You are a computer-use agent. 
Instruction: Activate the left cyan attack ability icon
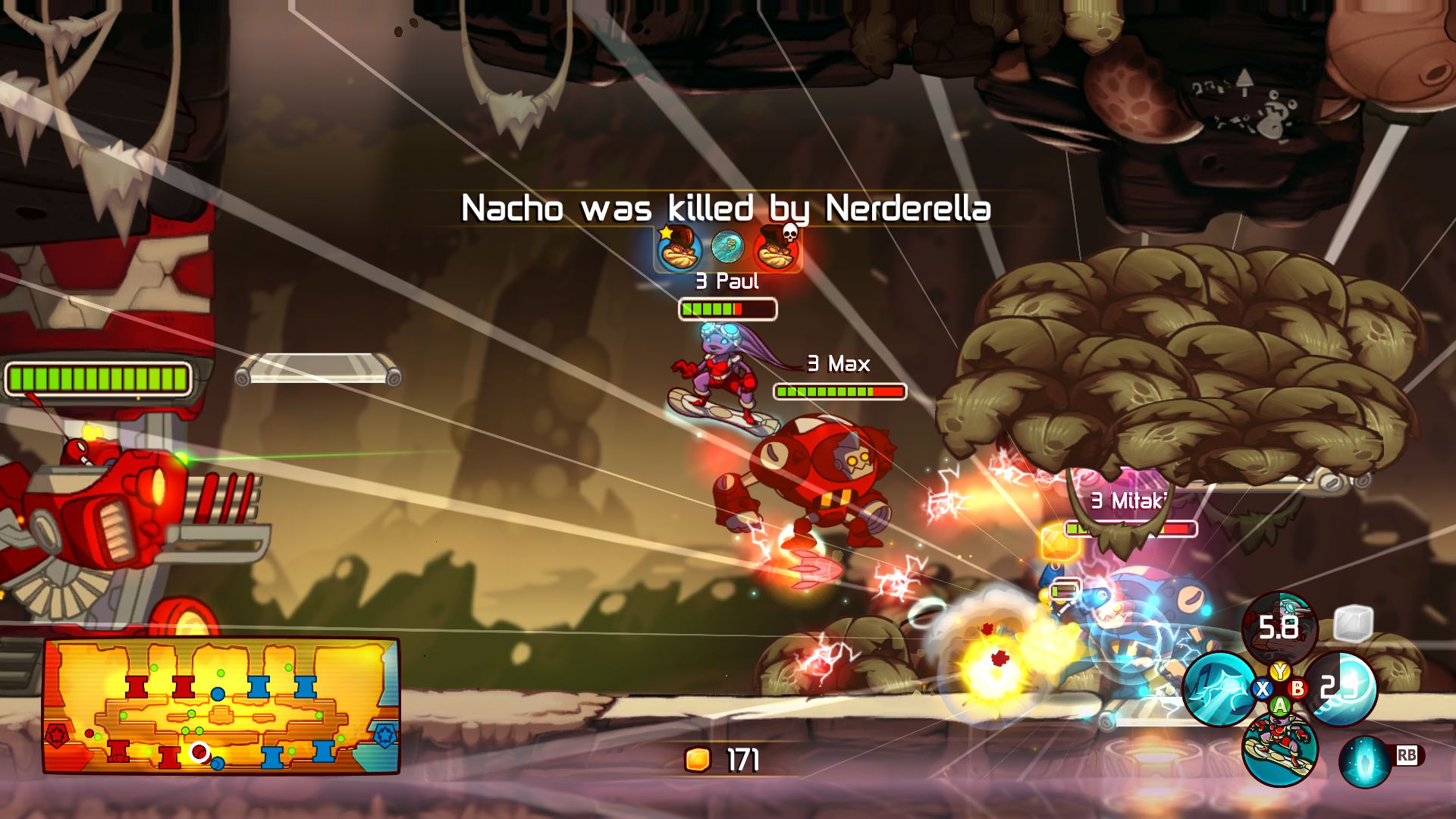tap(1219, 688)
